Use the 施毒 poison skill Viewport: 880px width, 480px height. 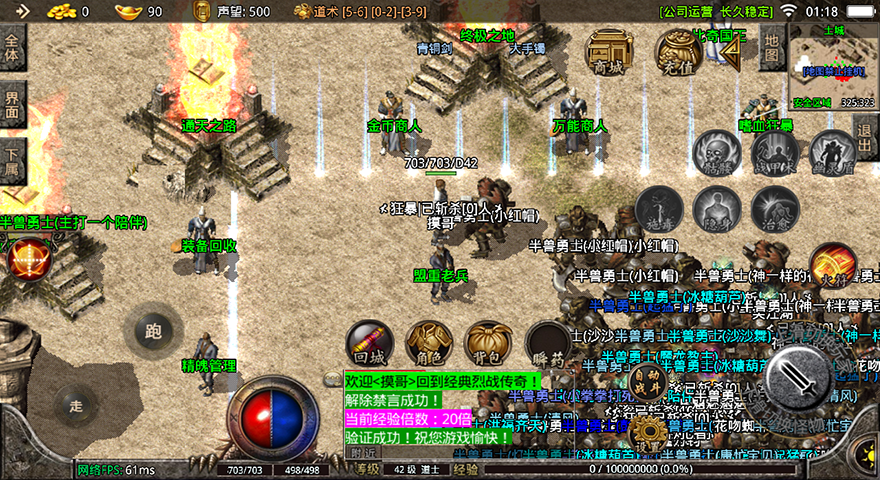[659, 209]
